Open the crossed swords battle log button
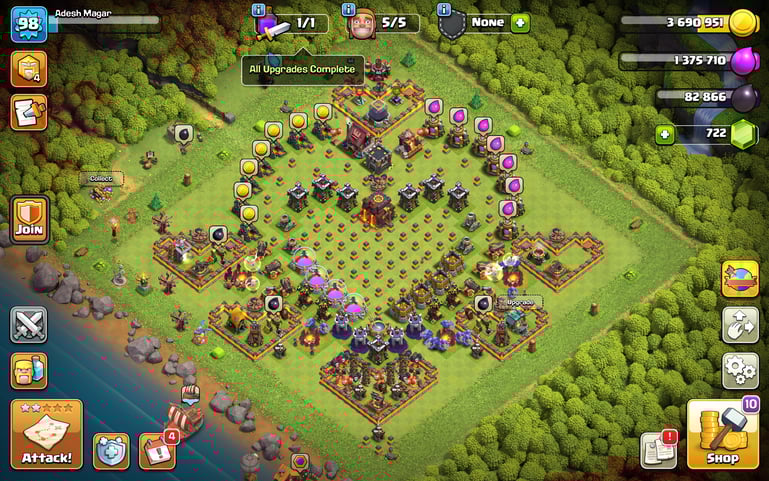Screen dimensions: 769x481 (29, 325)
